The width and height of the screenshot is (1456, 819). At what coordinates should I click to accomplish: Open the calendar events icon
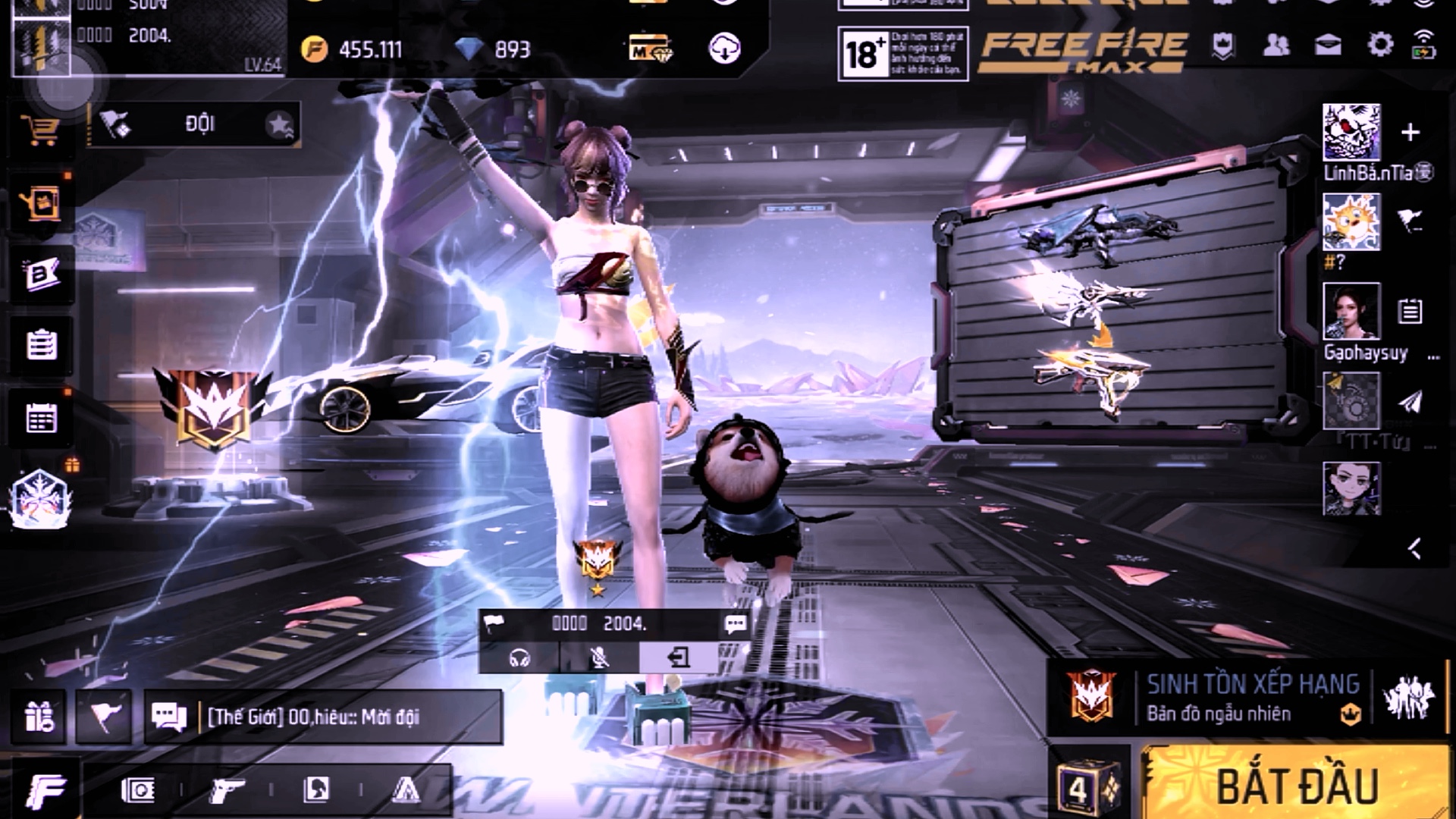[x=41, y=418]
